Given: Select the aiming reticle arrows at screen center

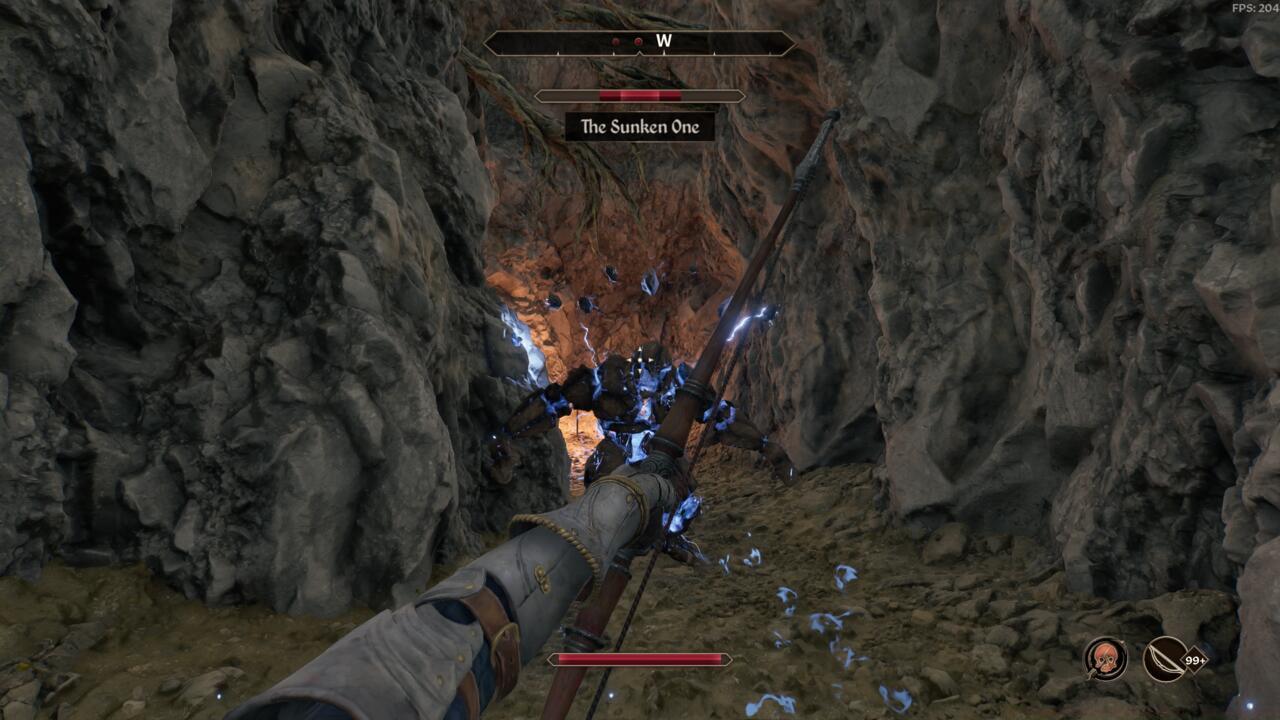Looking at the screenshot, I should point(639,360).
